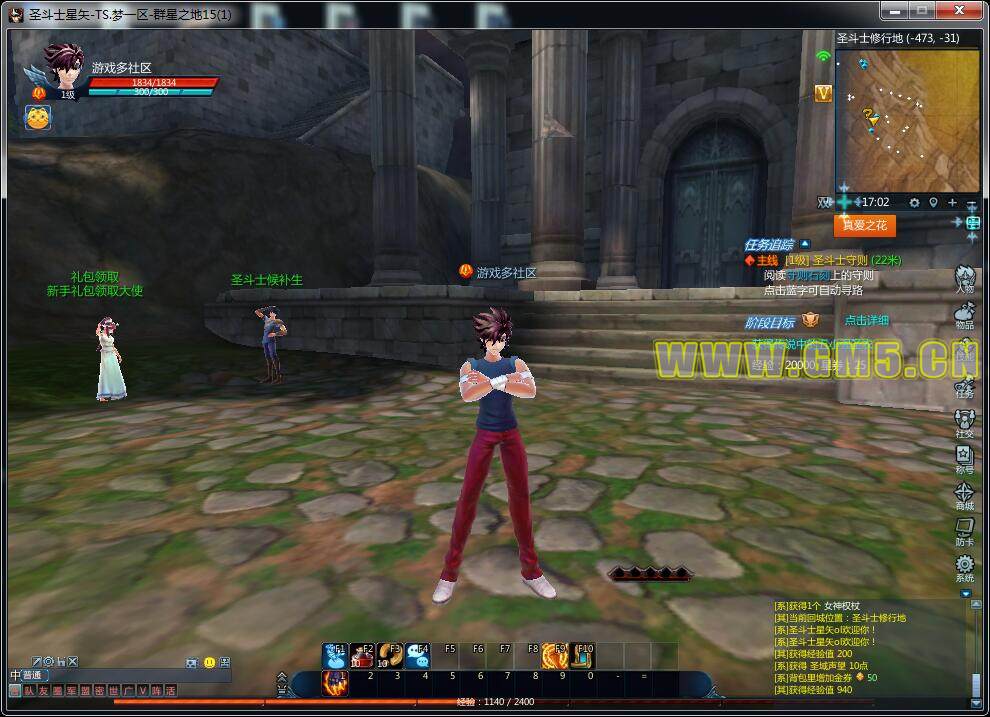Click 守则石刻 blue quest link
The width and height of the screenshot is (990, 717).
pos(808,275)
